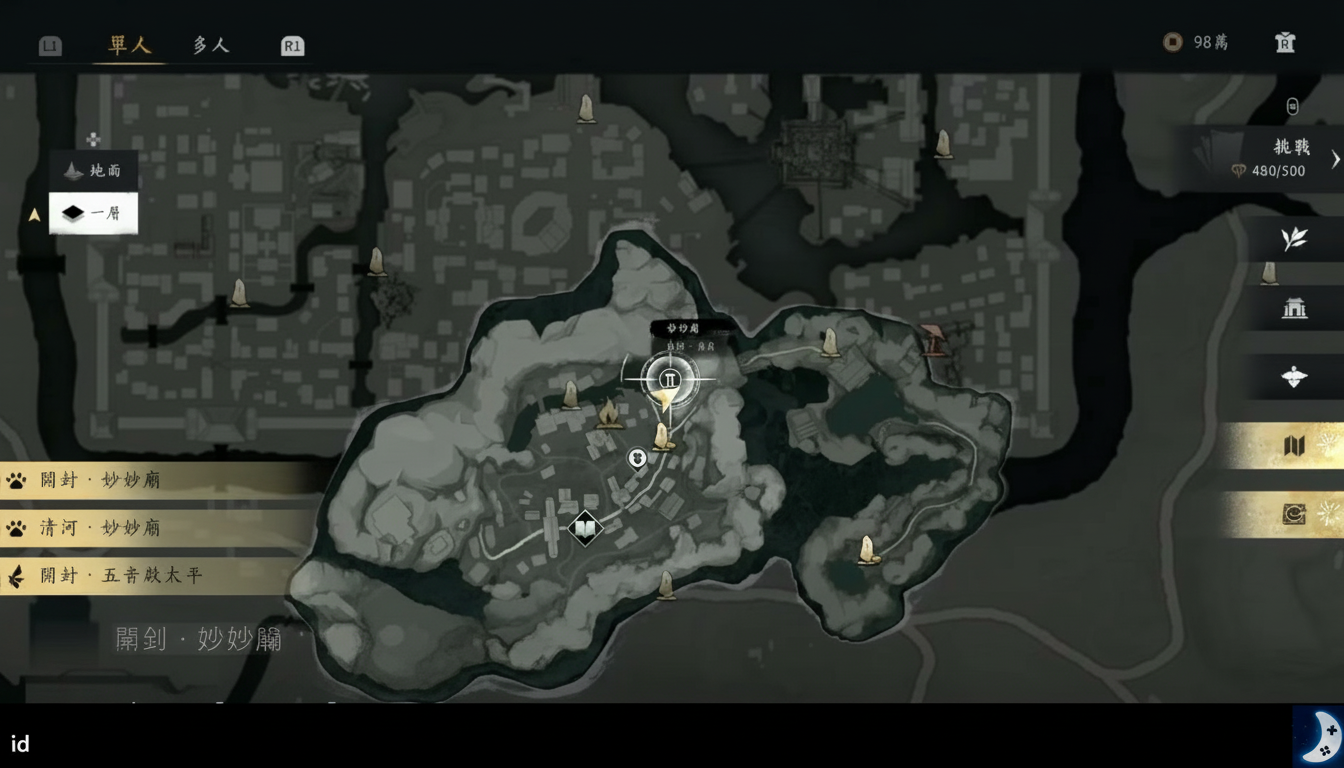This screenshot has height=768, width=1344.
Task: Switch to the 多人 multiplayer tab
Action: 210,45
